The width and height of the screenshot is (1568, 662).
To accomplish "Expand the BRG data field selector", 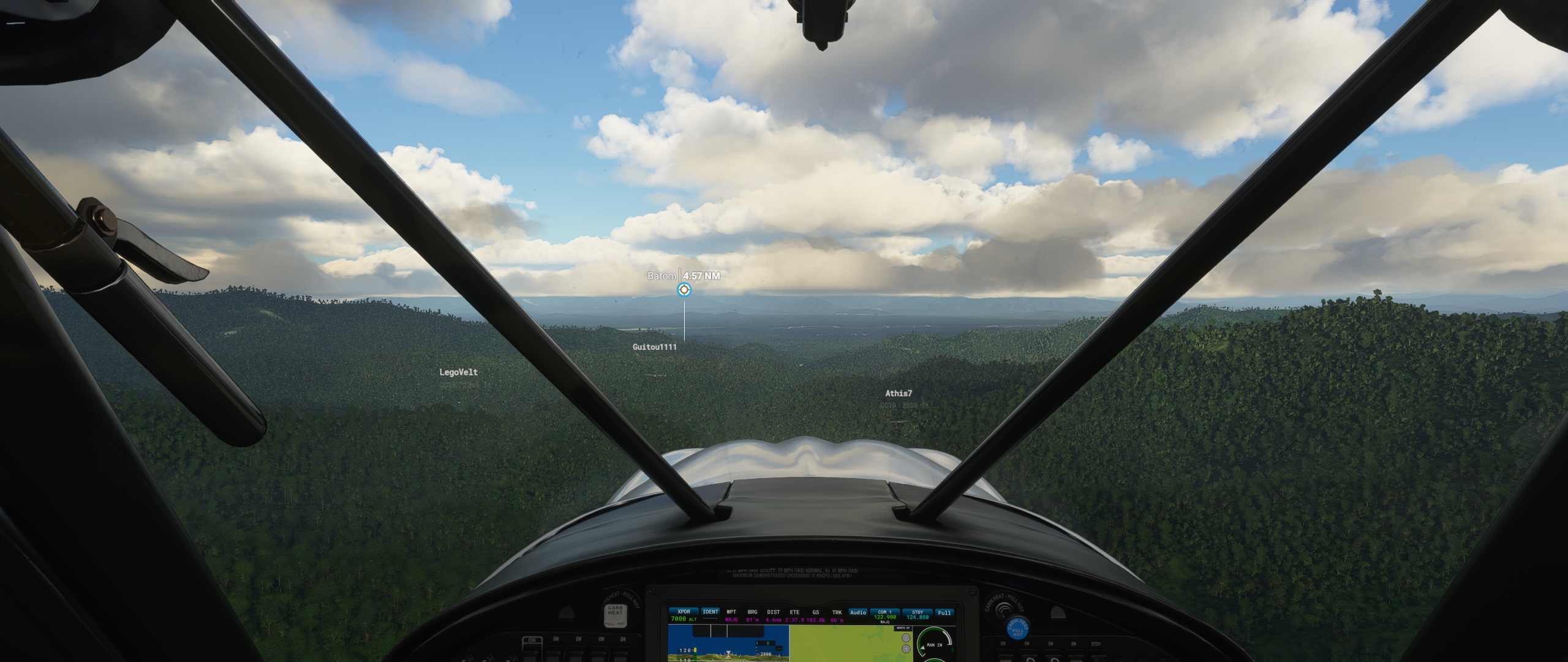I will (x=753, y=613).
